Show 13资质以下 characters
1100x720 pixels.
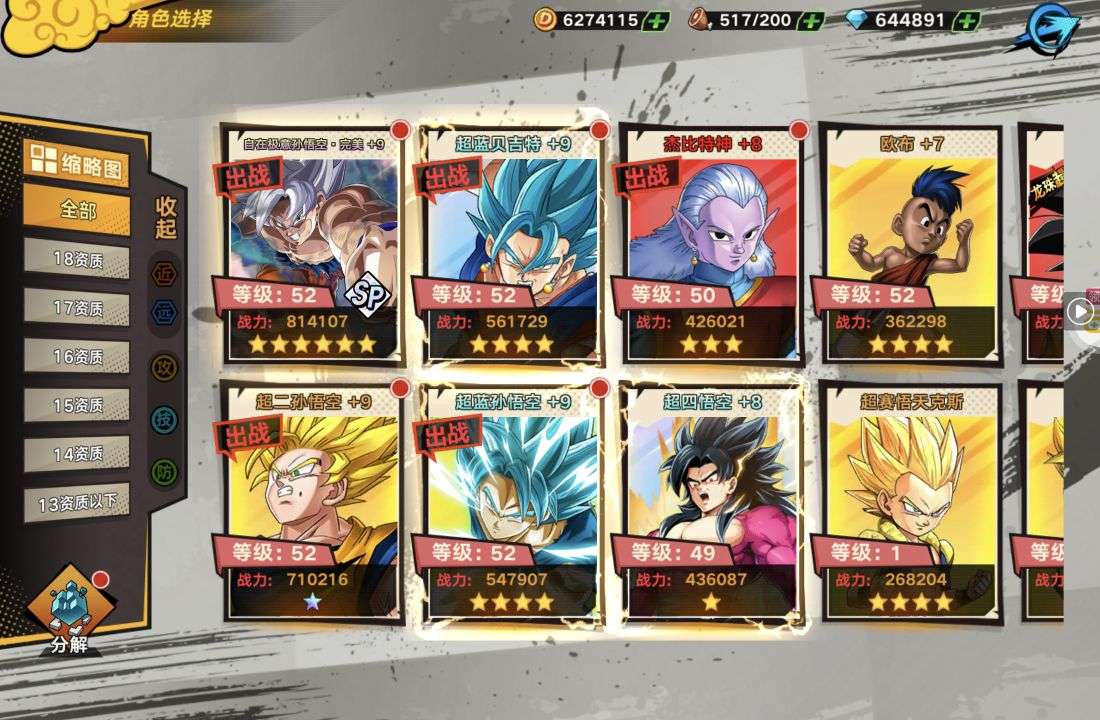(x=77, y=502)
